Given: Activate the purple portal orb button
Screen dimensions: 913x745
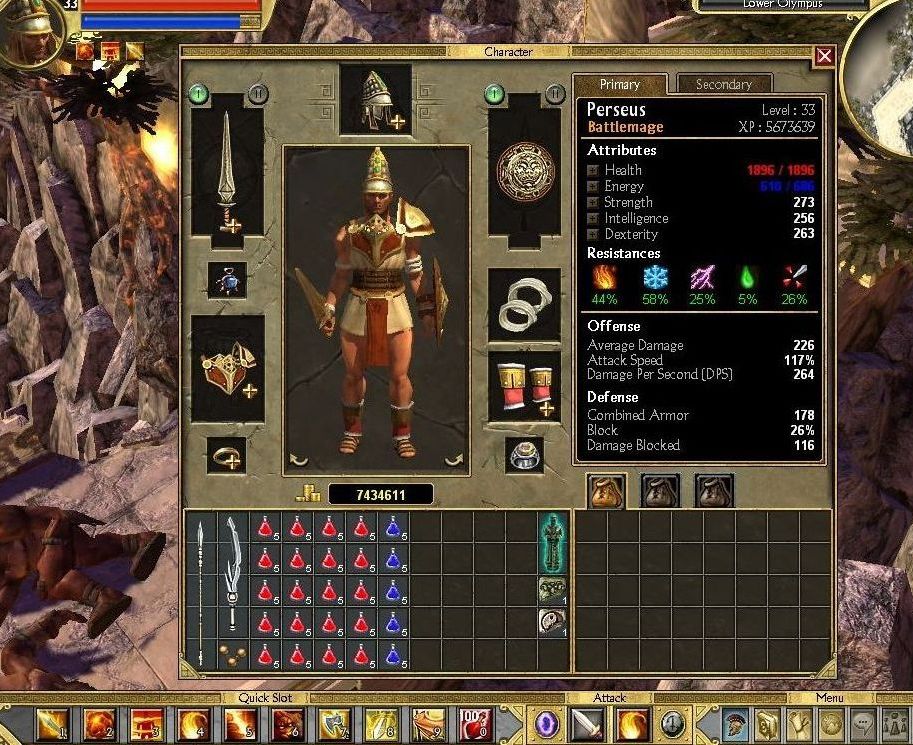Looking at the screenshot, I should (548, 723).
